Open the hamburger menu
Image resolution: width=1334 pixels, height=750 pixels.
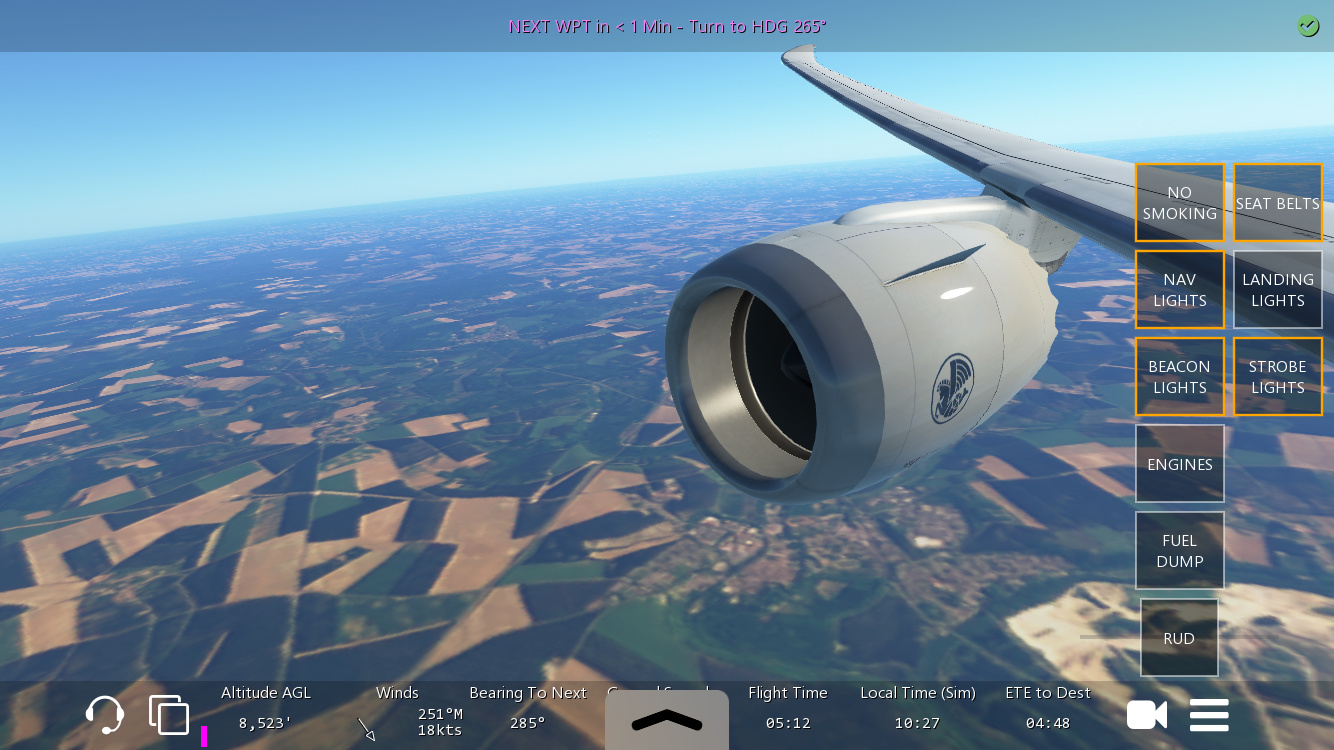(1209, 715)
